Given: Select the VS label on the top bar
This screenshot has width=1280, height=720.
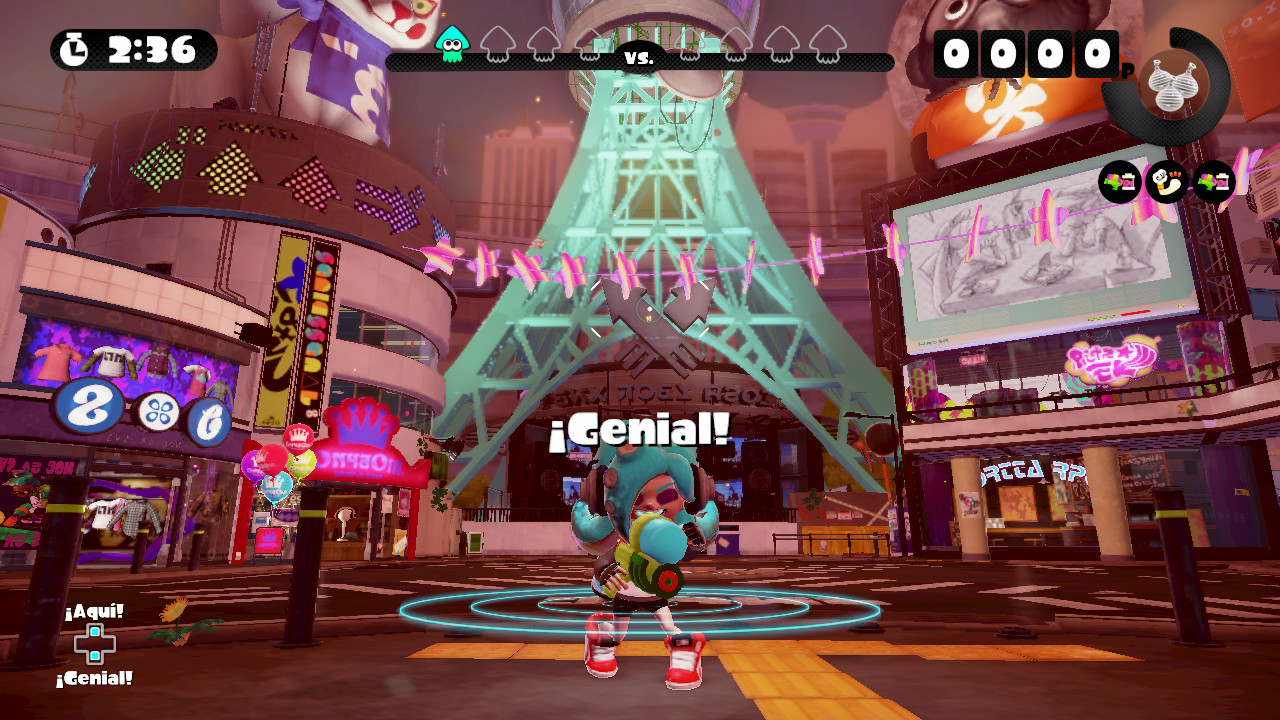Looking at the screenshot, I should pos(640,57).
